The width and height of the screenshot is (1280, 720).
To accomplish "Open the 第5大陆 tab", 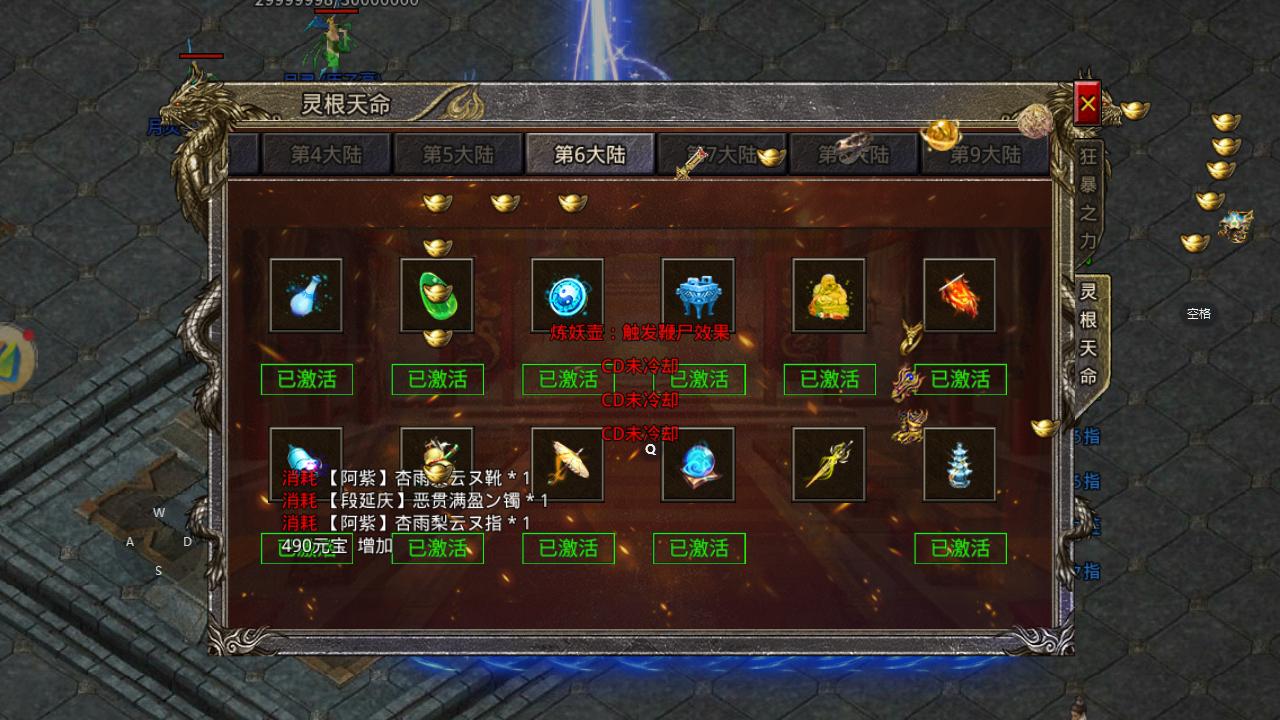I will click(458, 155).
